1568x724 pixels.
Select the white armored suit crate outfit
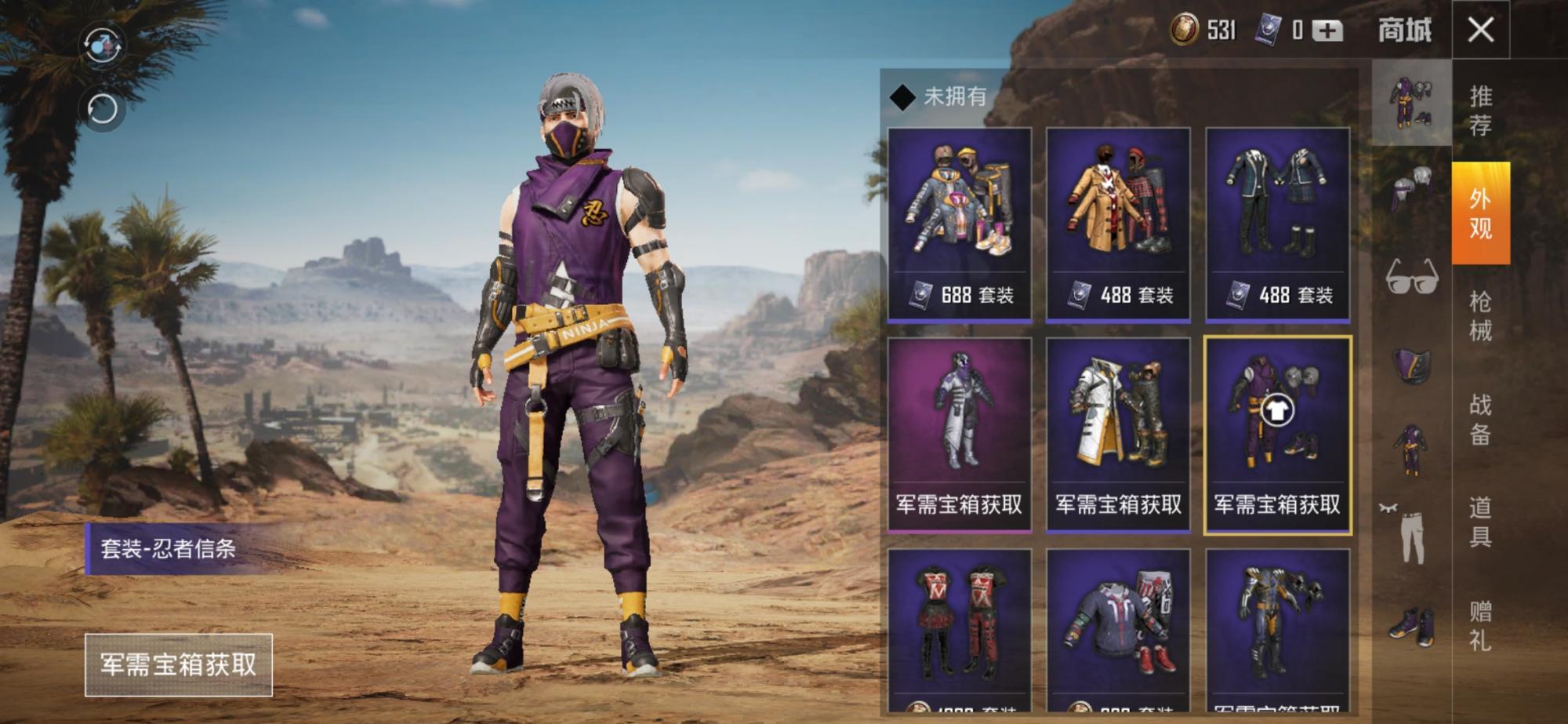click(x=959, y=435)
